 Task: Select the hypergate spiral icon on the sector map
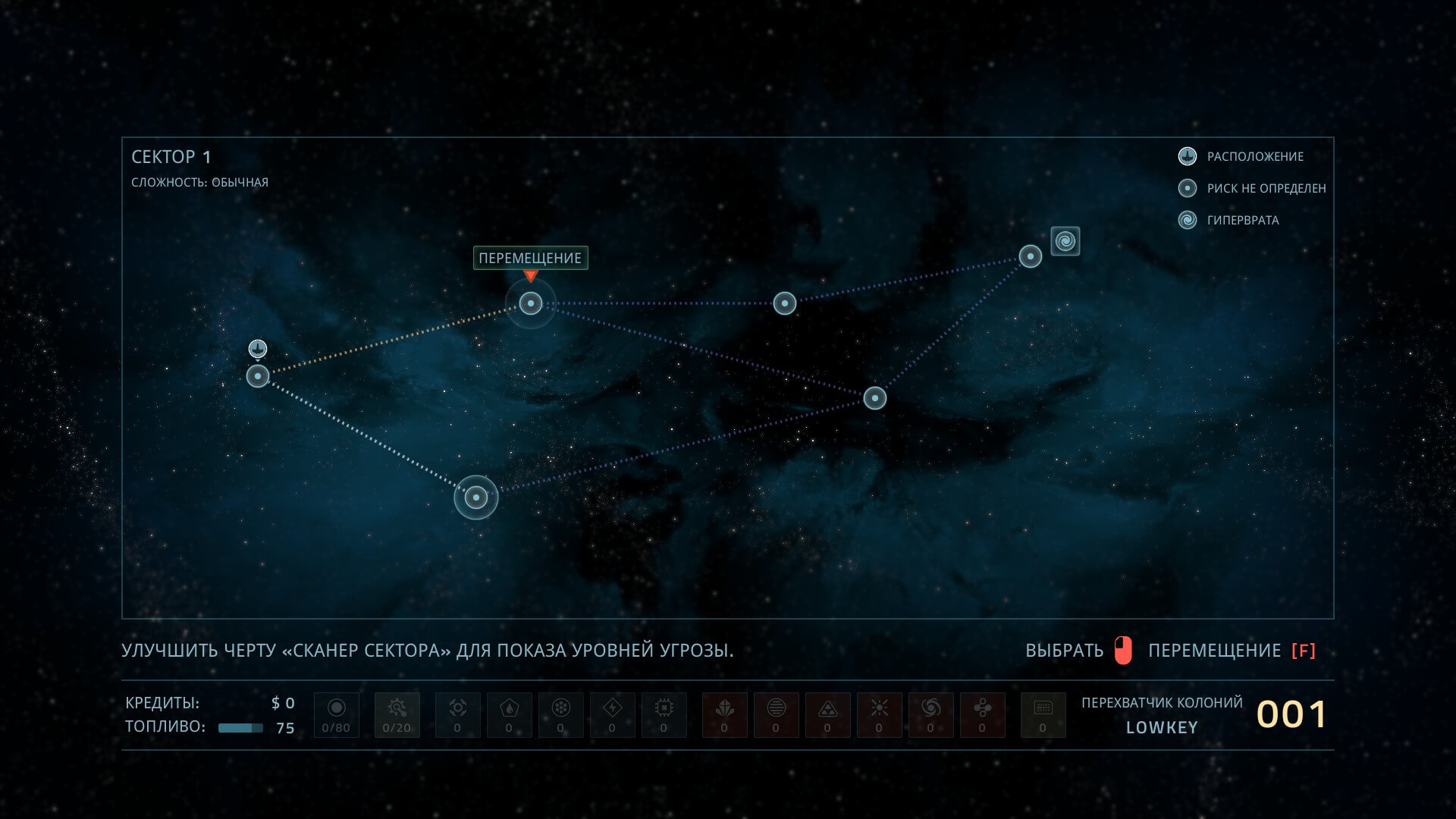[x=1065, y=241]
